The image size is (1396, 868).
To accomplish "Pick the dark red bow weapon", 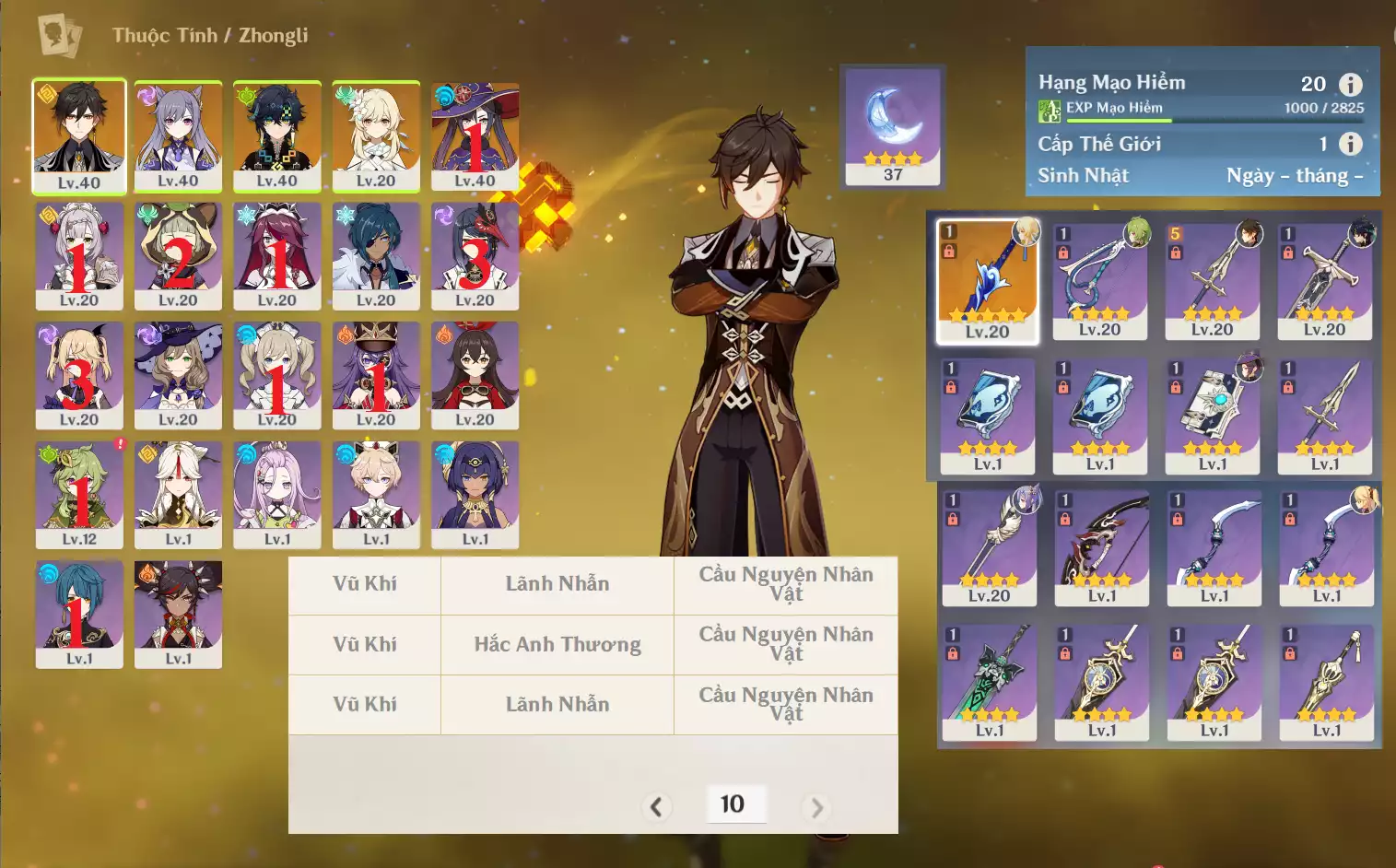I will [1102, 547].
